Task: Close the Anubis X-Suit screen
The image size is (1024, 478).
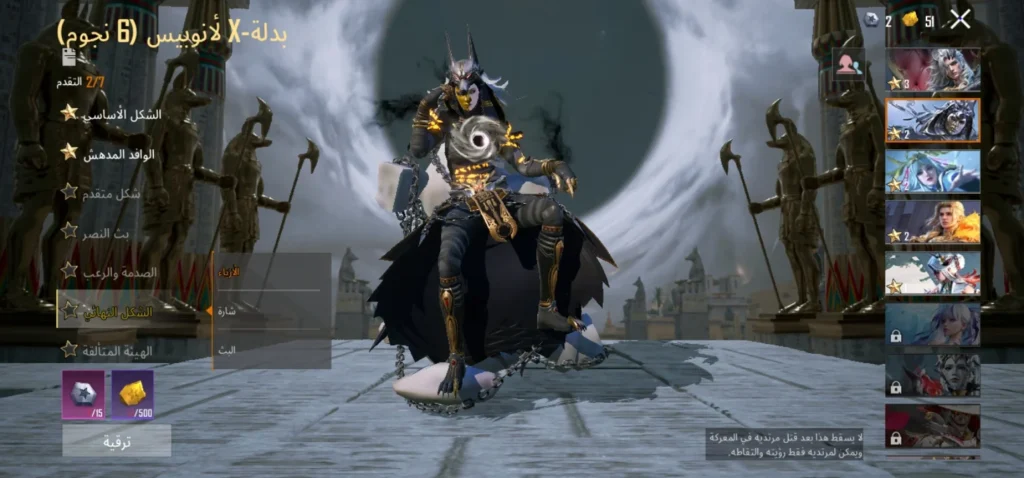Action: pos(960,19)
